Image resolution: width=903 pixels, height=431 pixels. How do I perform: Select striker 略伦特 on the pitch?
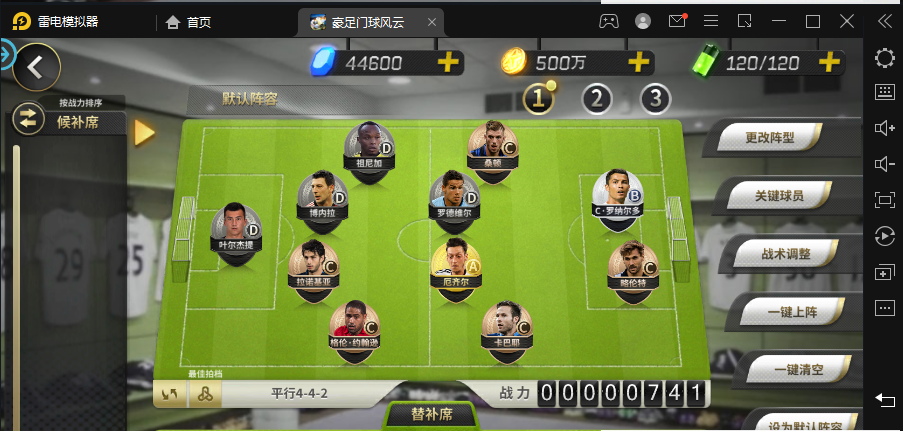633,265
